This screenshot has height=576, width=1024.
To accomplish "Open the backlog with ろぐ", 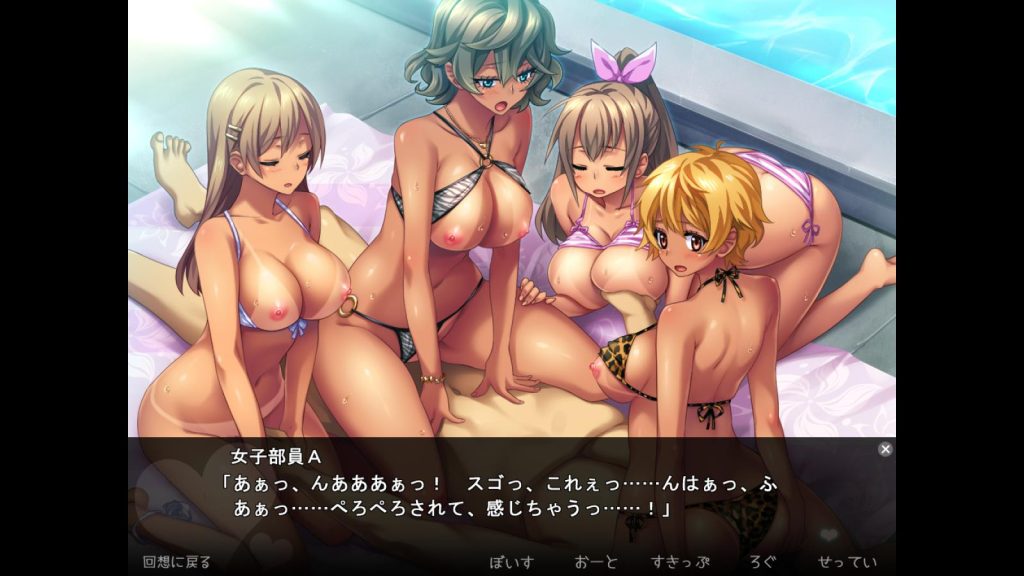I will coord(763,561).
